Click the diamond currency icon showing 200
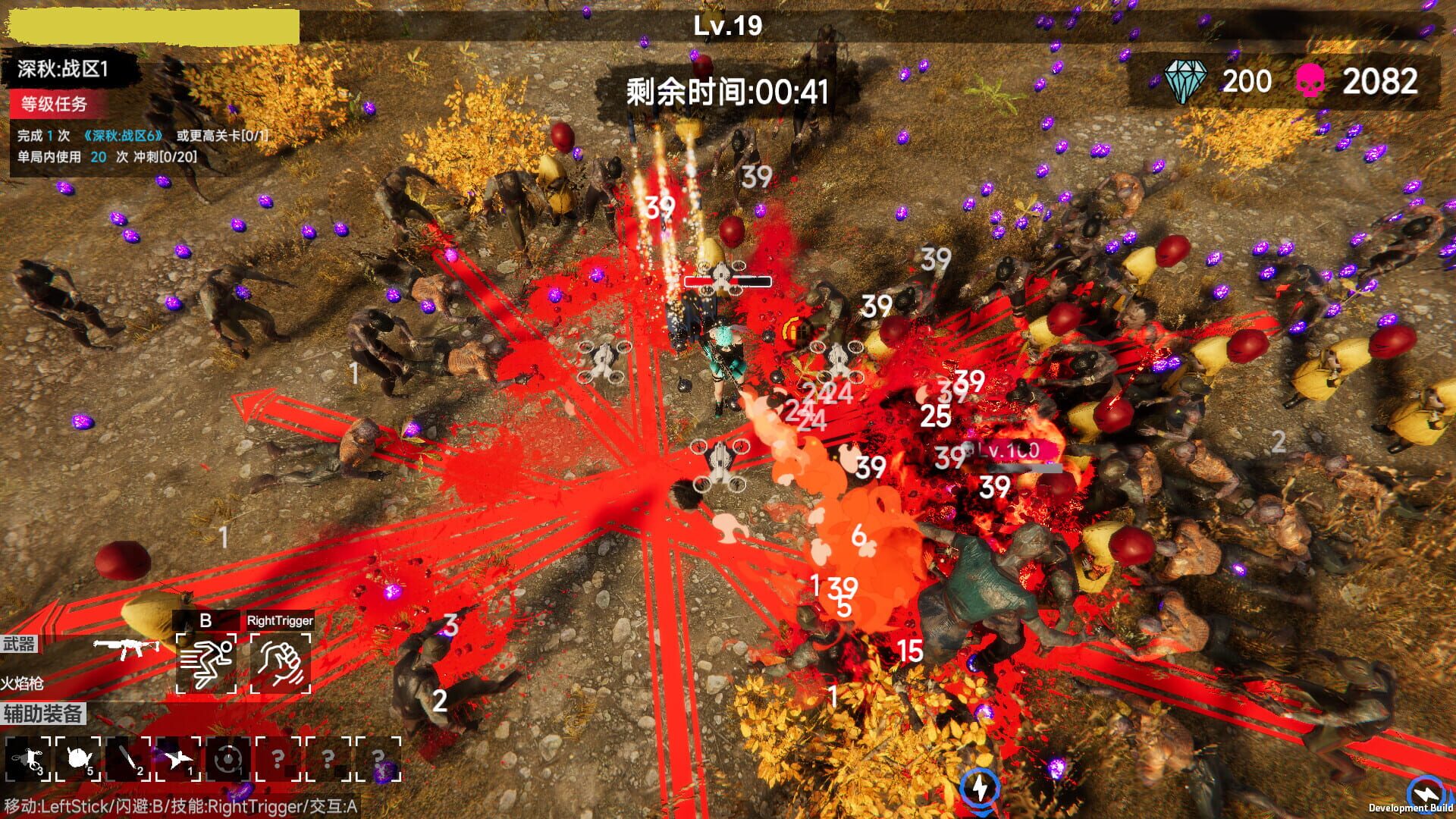This screenshot has width=1456, height=819. [1187, 78]
